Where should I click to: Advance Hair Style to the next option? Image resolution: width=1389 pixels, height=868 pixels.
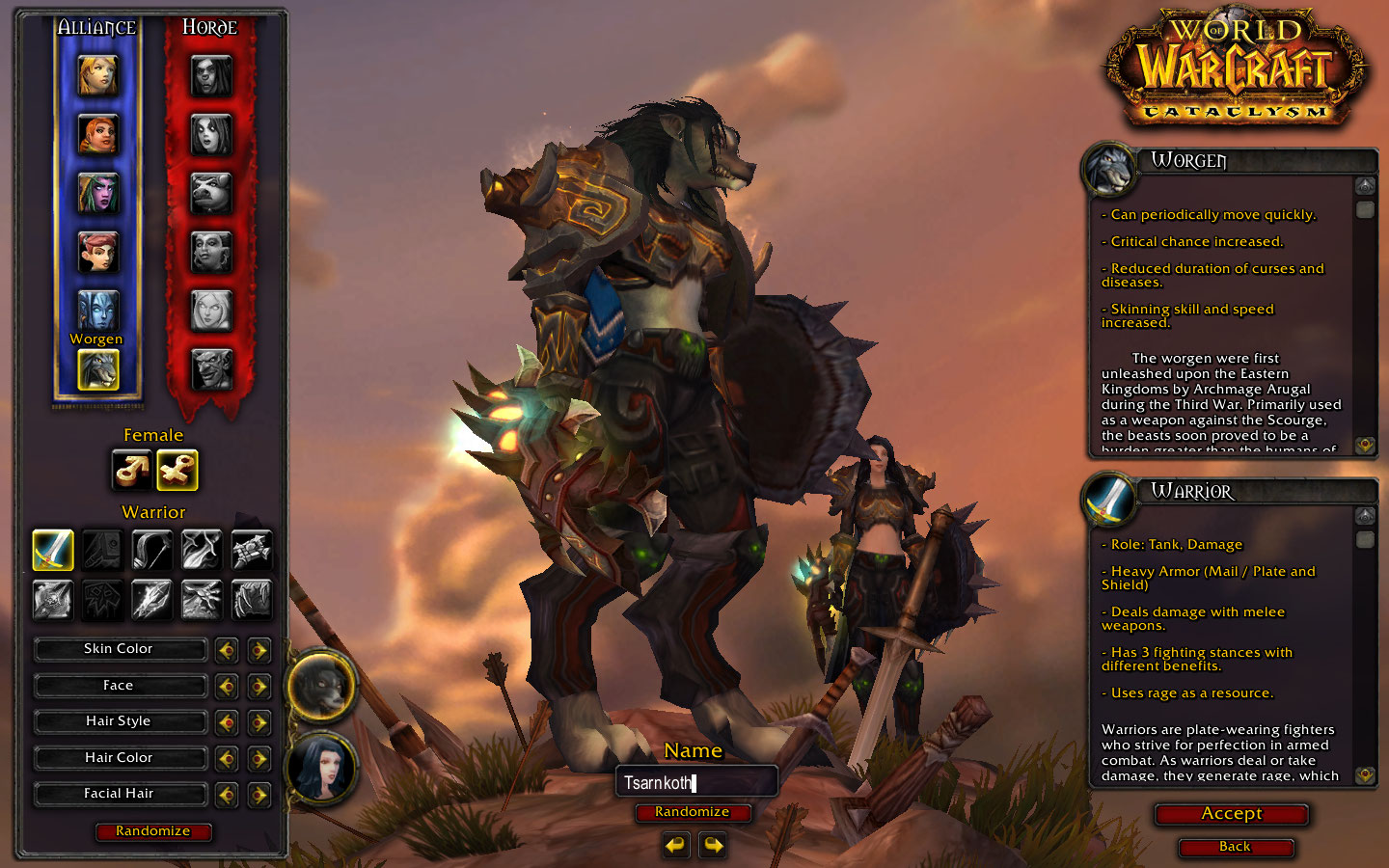(x=259, y=722)
